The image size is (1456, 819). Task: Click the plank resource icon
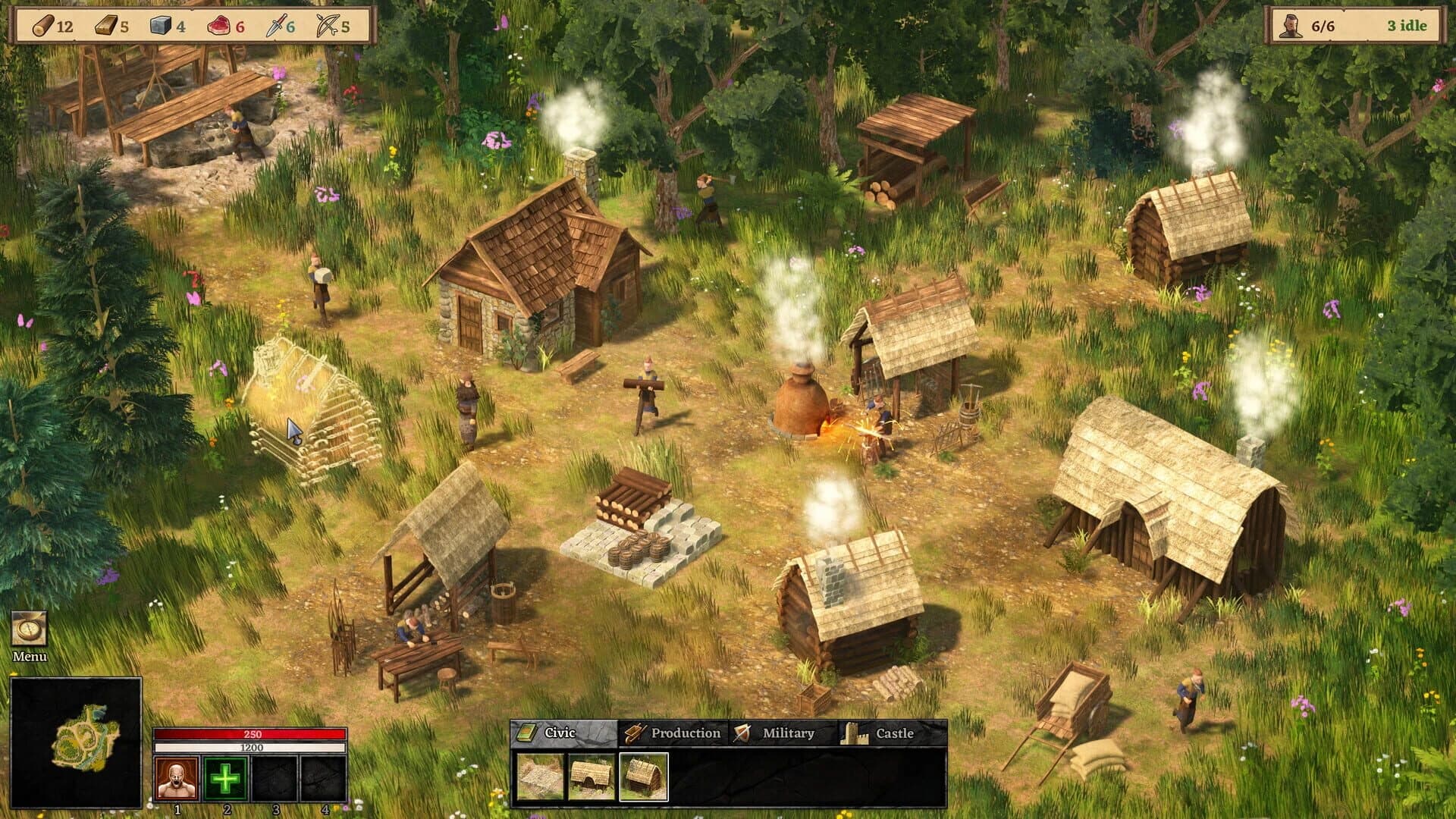click(x=106, y=25)
